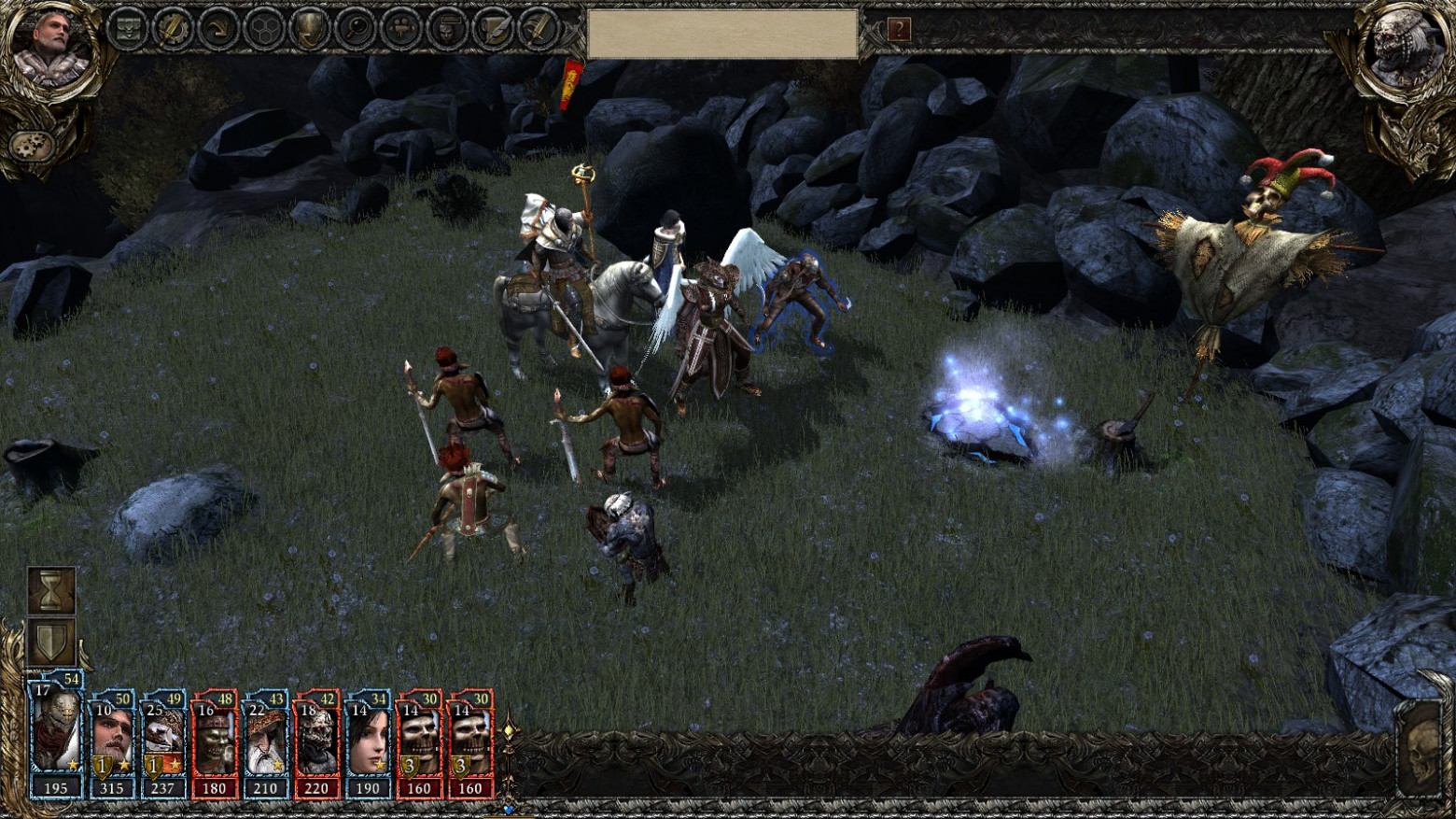Click the film camera toolbar icon

tap(402, 29)
